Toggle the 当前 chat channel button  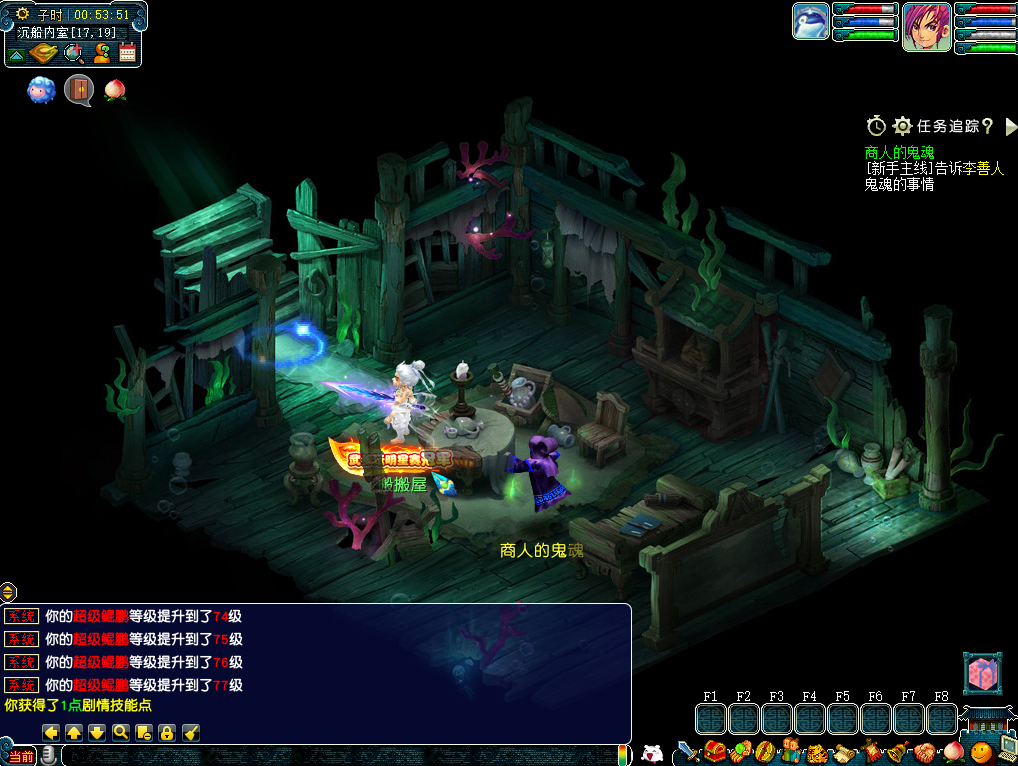[21, 756]
